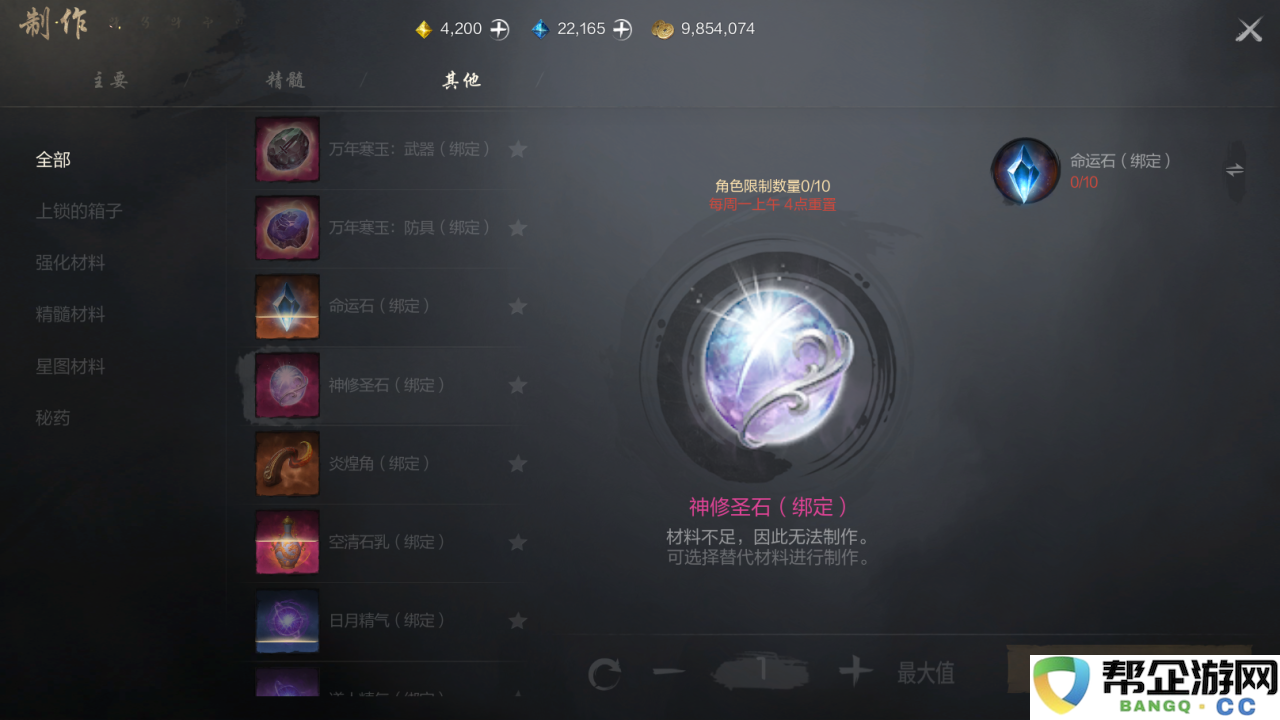Toggle the favorite star for 命运石
The width and height of the screenshot is (1280, 720).
(x=517, y=306)
